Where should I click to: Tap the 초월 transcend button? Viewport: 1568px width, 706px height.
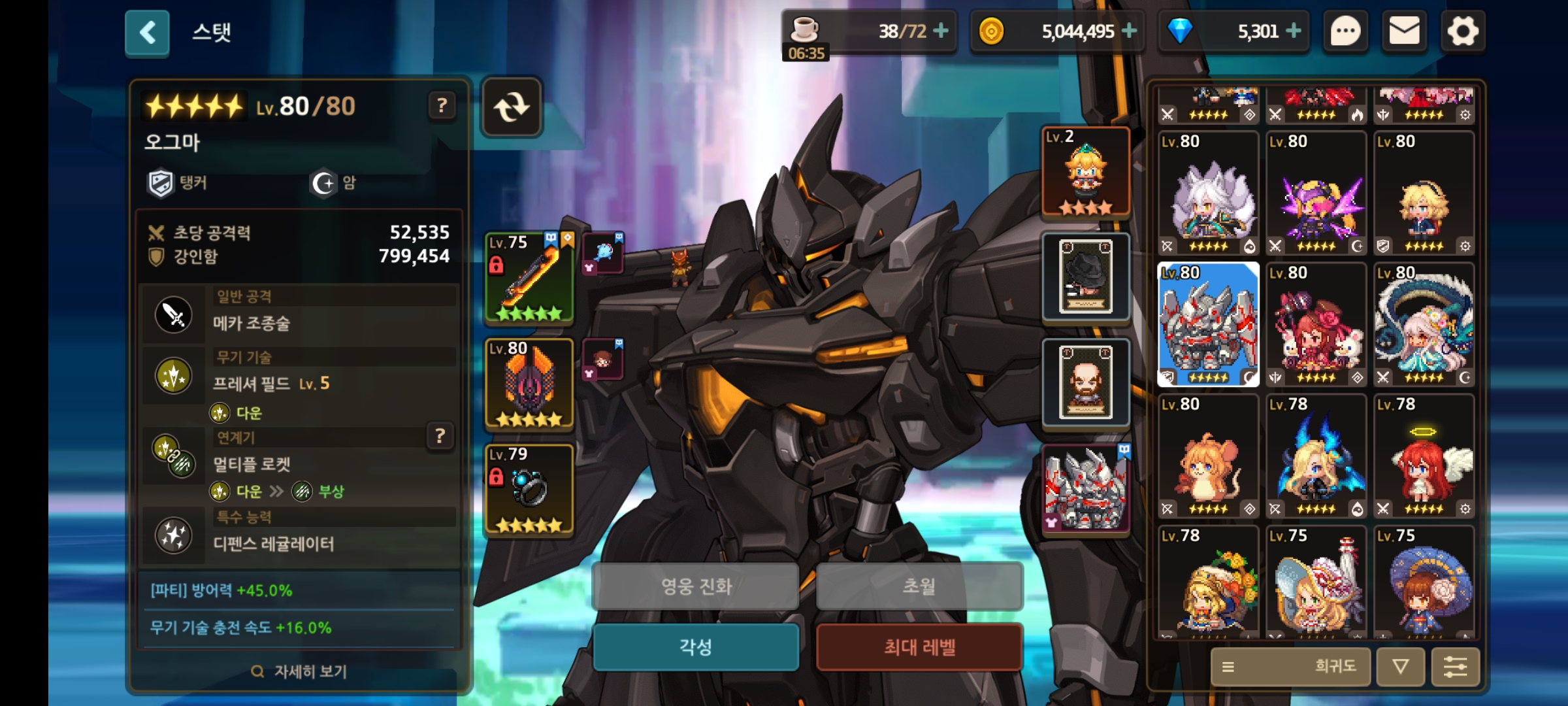[x=919, y=586]
